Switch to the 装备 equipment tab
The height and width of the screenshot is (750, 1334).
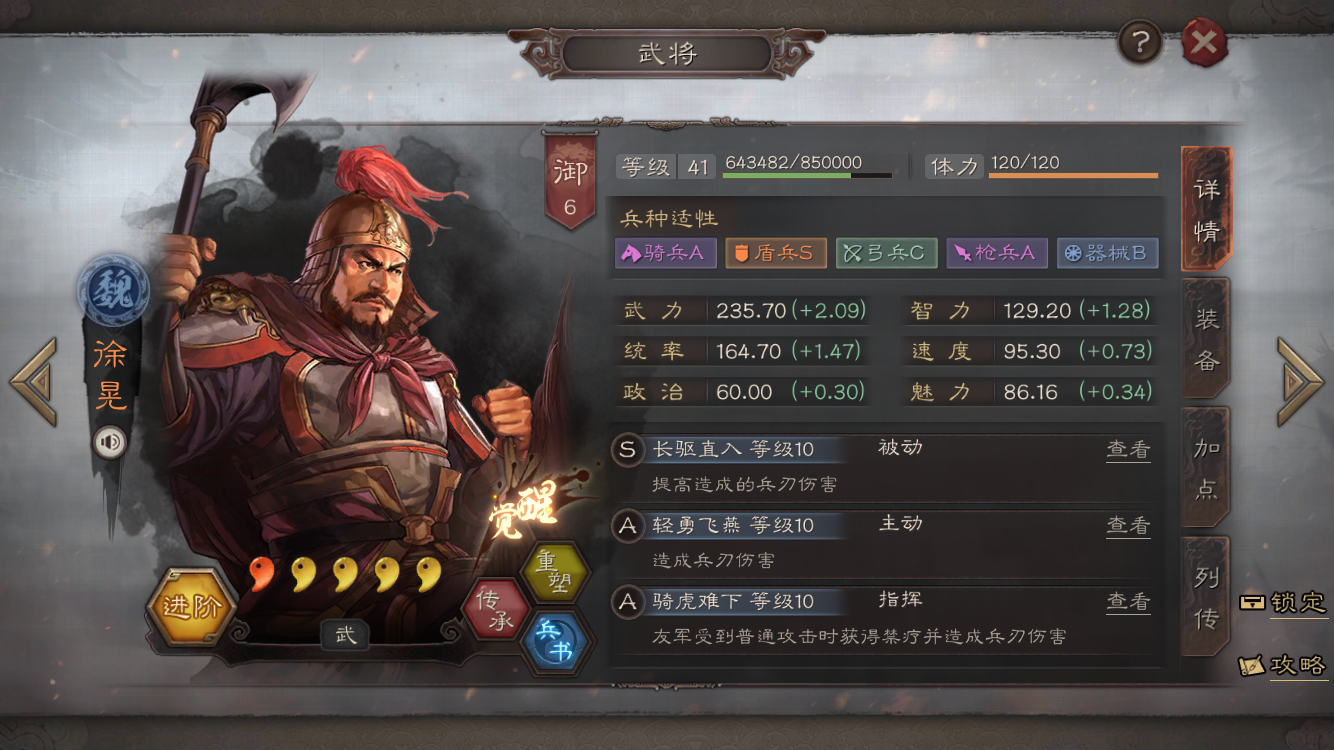point(1203,345)
